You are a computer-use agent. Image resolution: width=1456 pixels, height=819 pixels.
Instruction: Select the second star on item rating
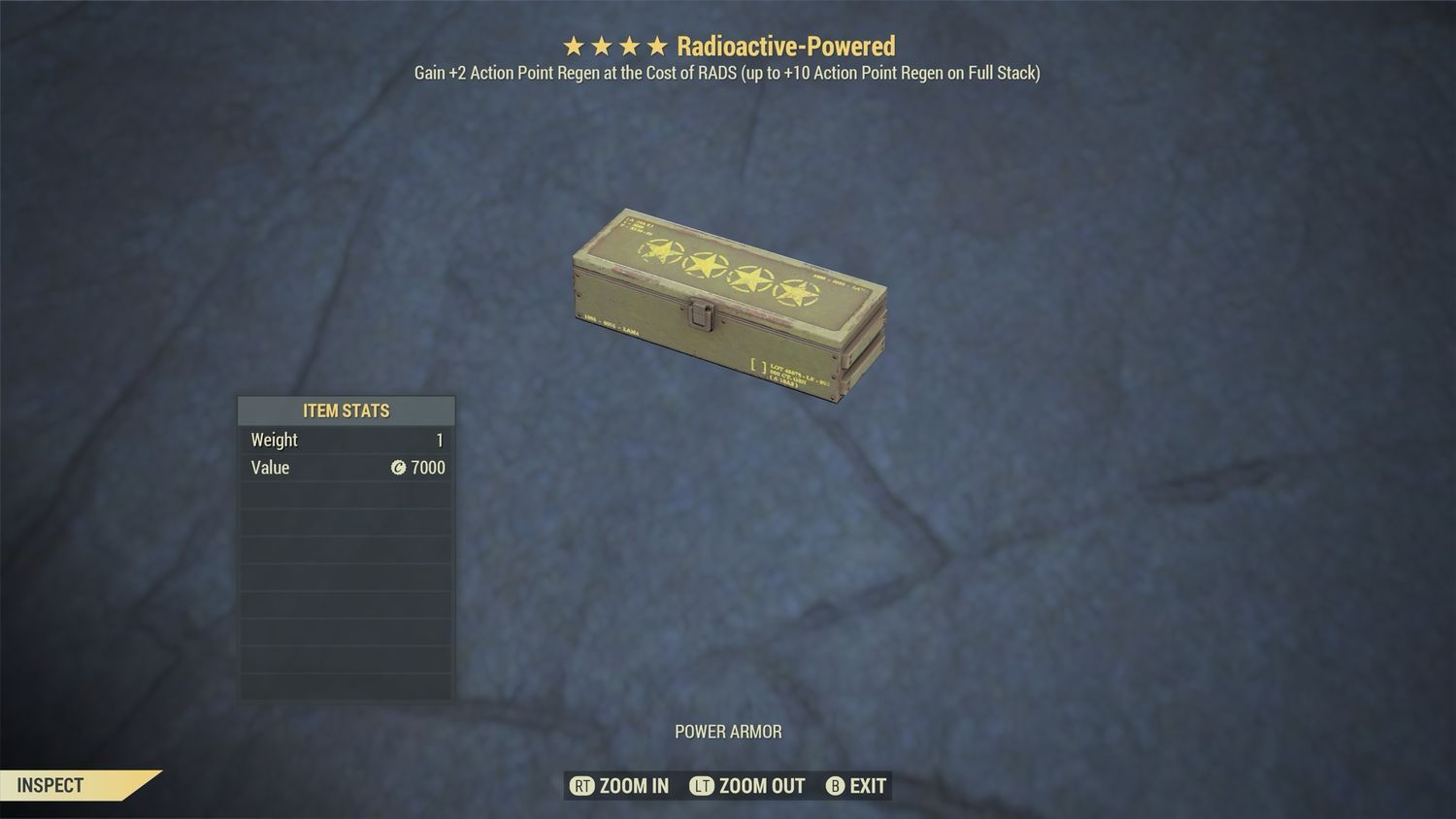(x=602, y=45)
